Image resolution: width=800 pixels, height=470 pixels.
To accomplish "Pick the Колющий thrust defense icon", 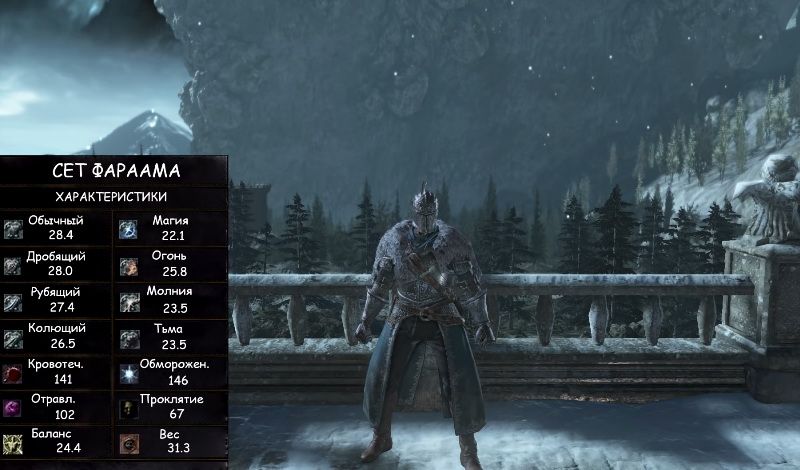I will 13,337.
